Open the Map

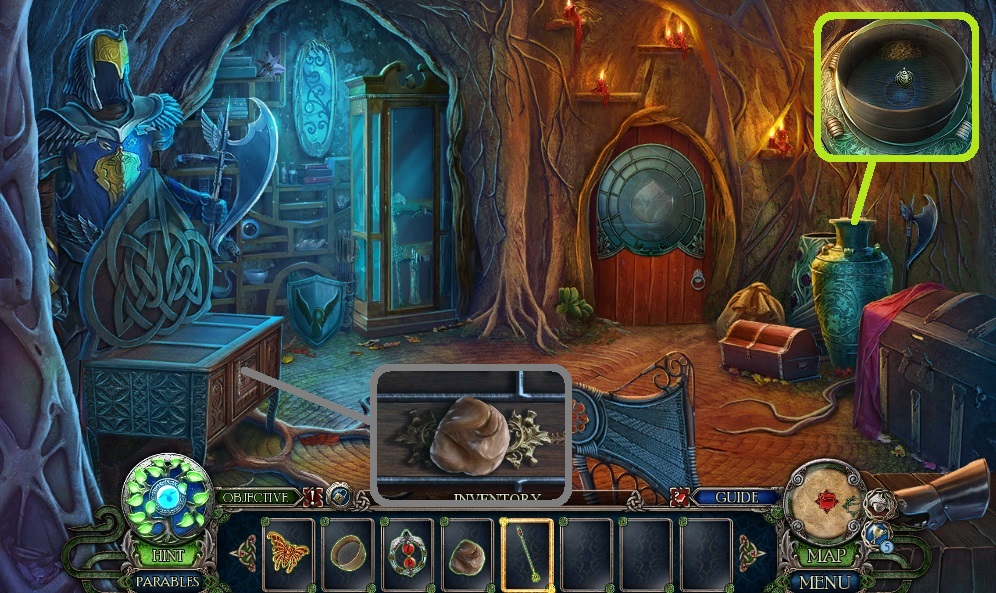pos(825,556)
